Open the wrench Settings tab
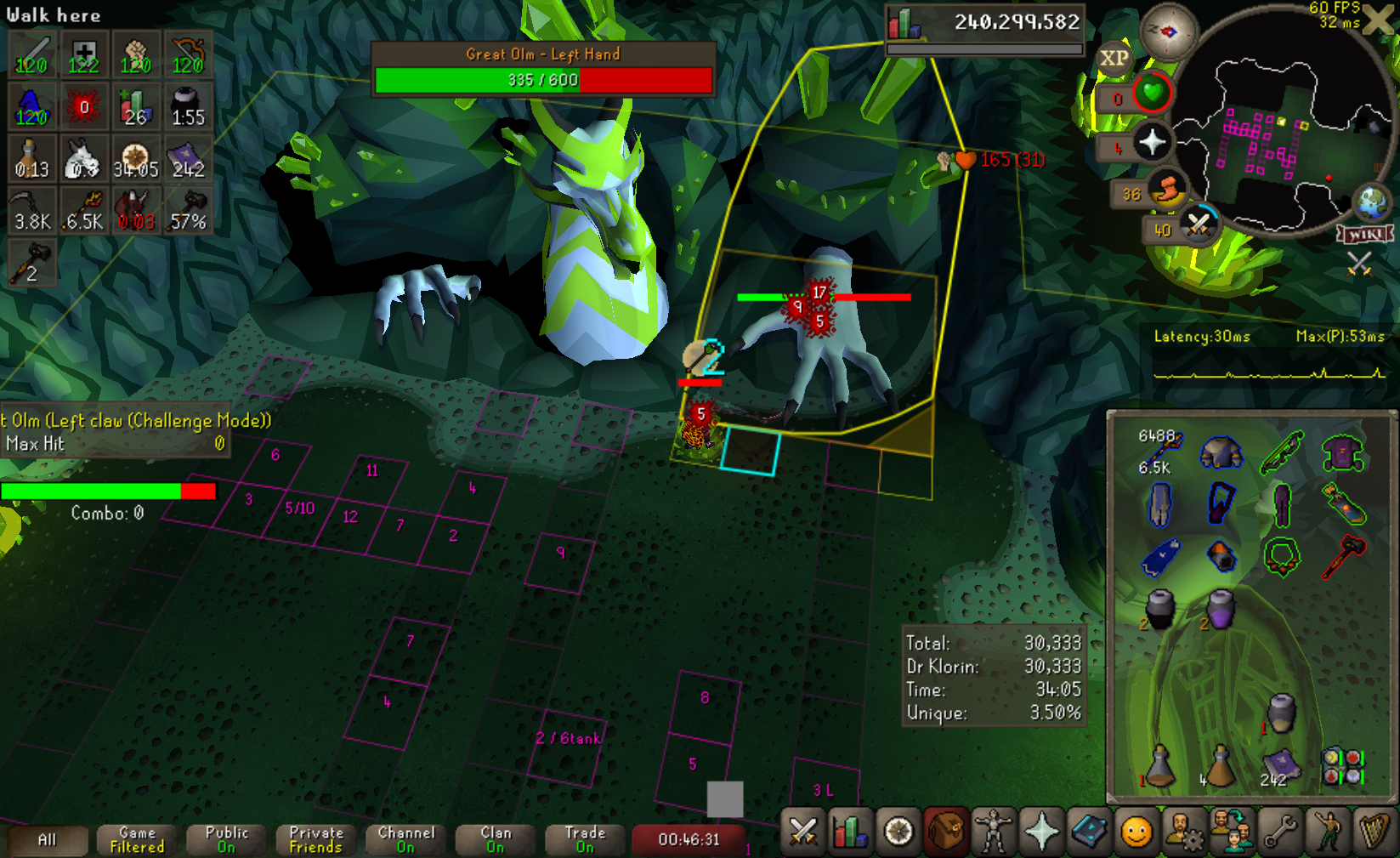This screenshot has height=858, width=1400. (x=1280, y=832)
